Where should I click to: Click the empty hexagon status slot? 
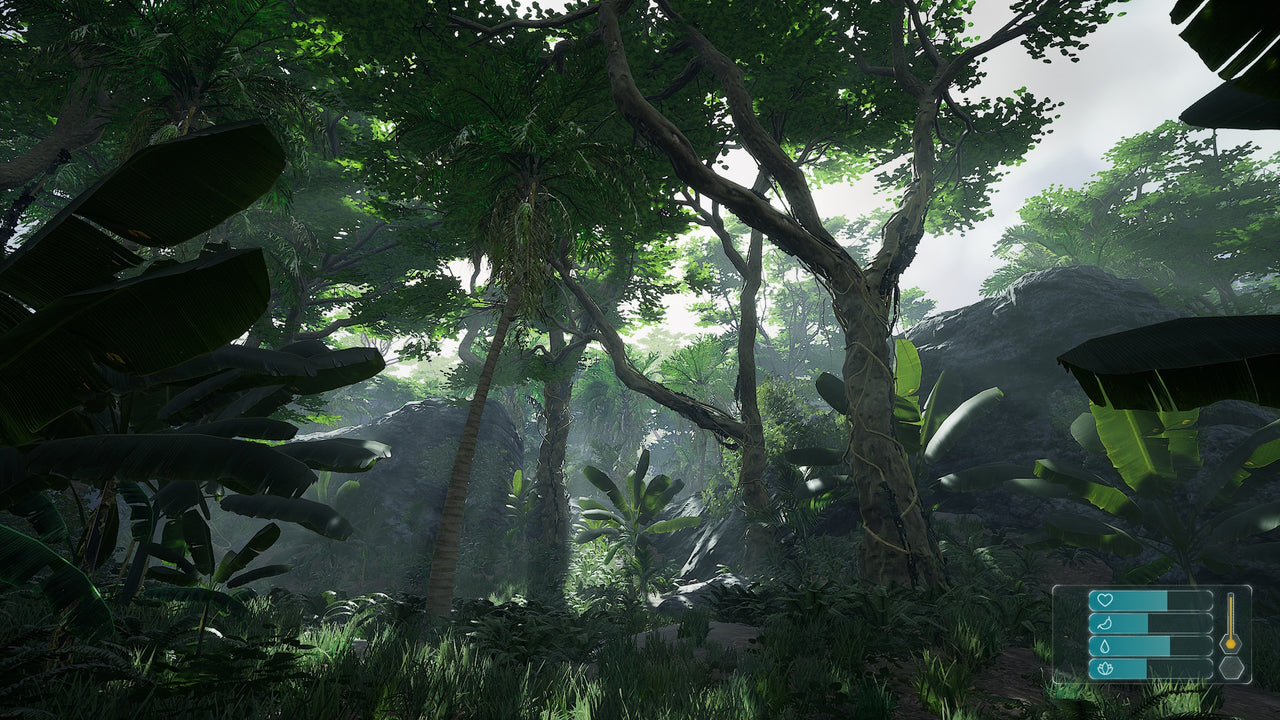click(1231, 668)
